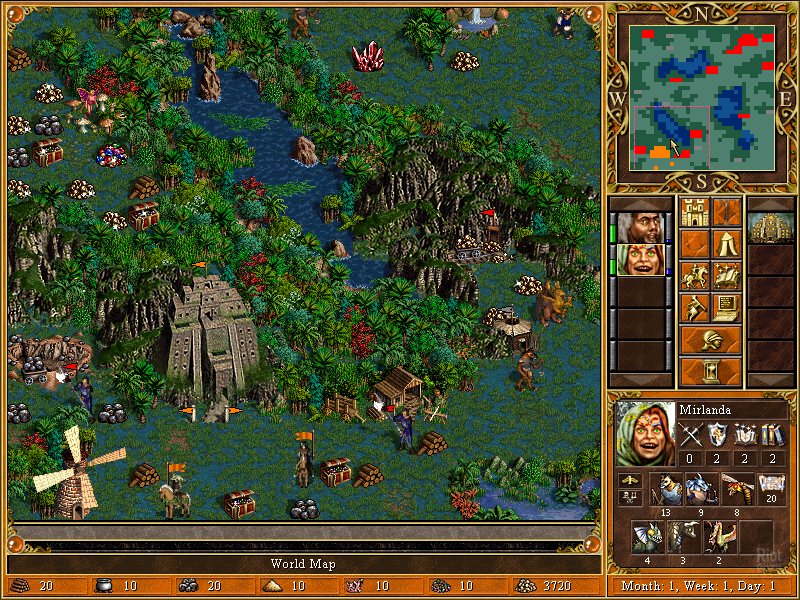The width and height of the screenshot is (800, 600).
Task: Click the tent sleep/wake hero button
Action: (x=726, y=244)
